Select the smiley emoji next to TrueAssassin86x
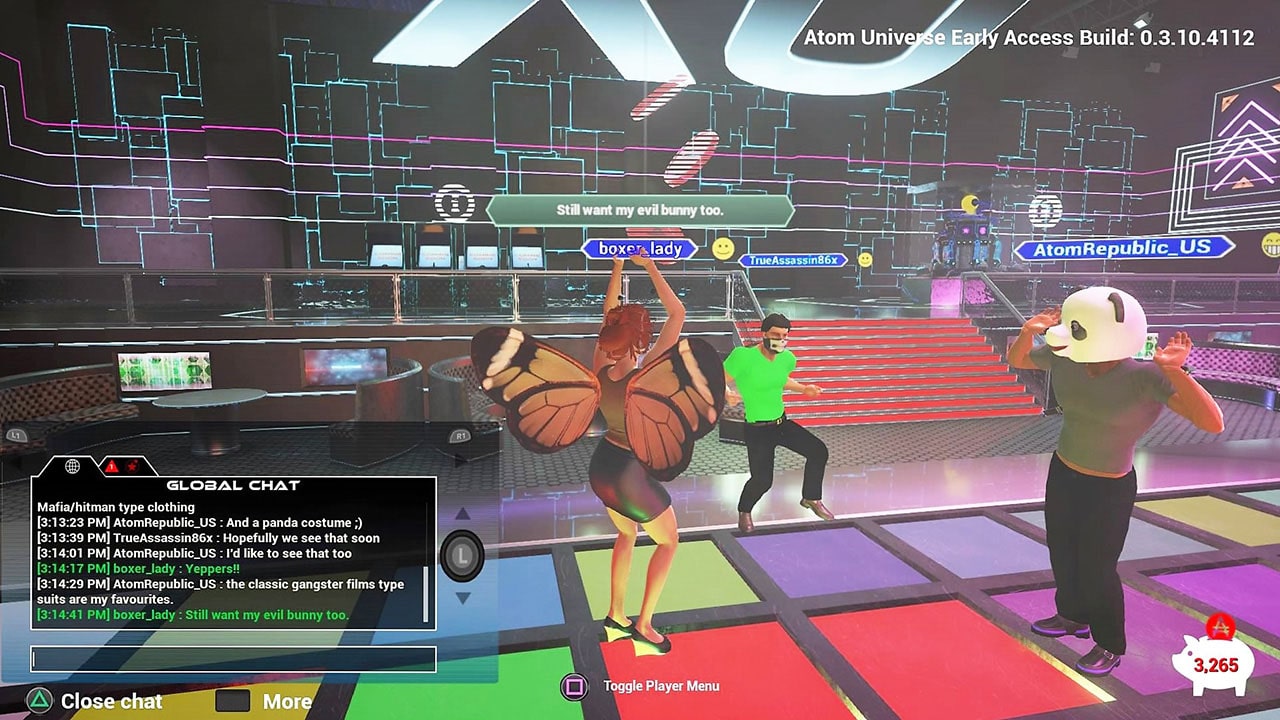The image size is (1280, 720). [x=864, y=259]
